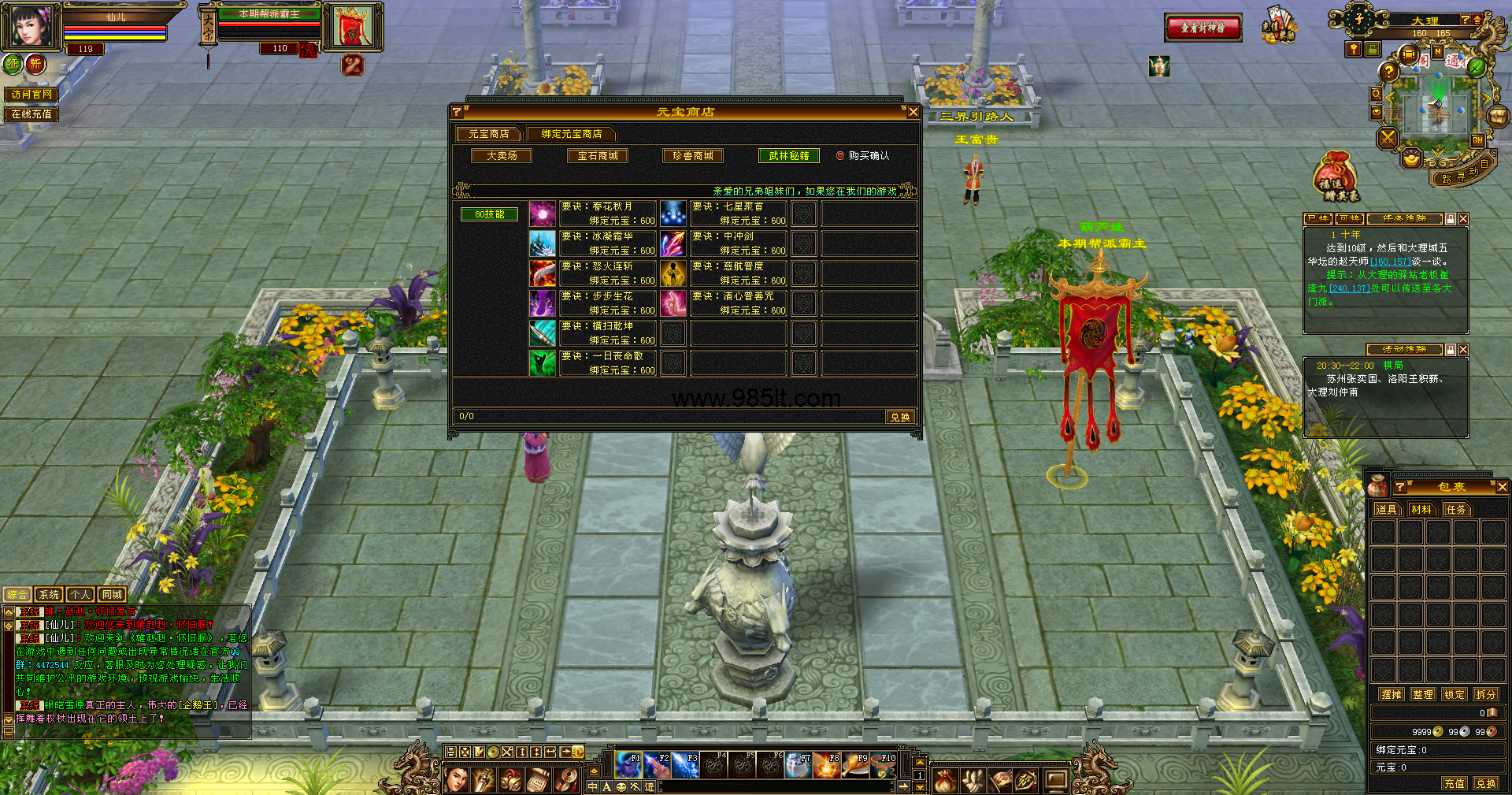The image size is (1512, 795).
Task: Click the 查看封神榜 red banner button
Action: 1203,28
